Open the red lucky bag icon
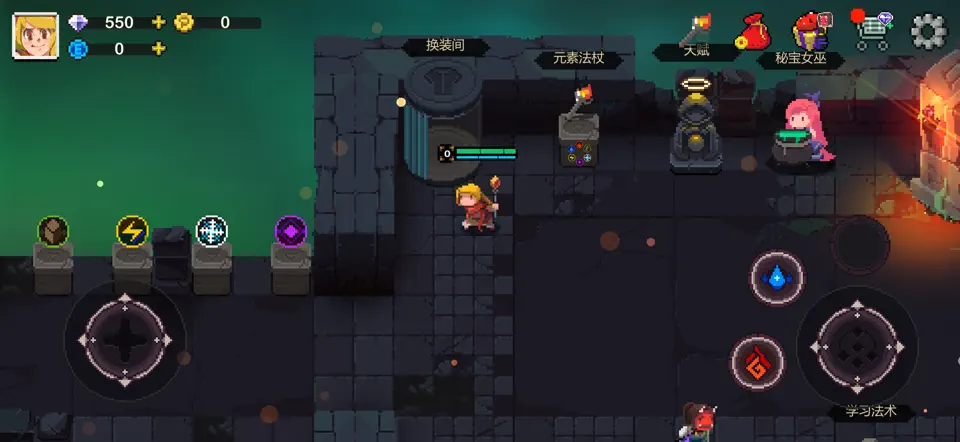The width and height of the screenshot is (960, 442). [x=752, y=32]
